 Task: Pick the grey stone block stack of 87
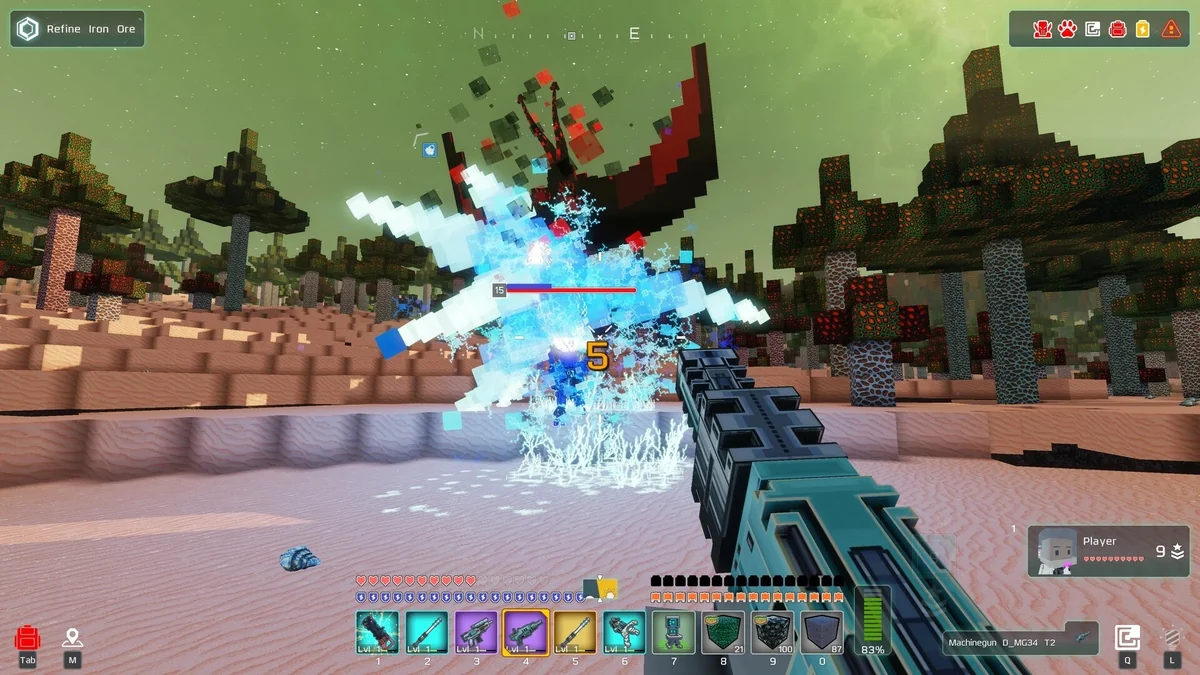click(x=821, y=632)
